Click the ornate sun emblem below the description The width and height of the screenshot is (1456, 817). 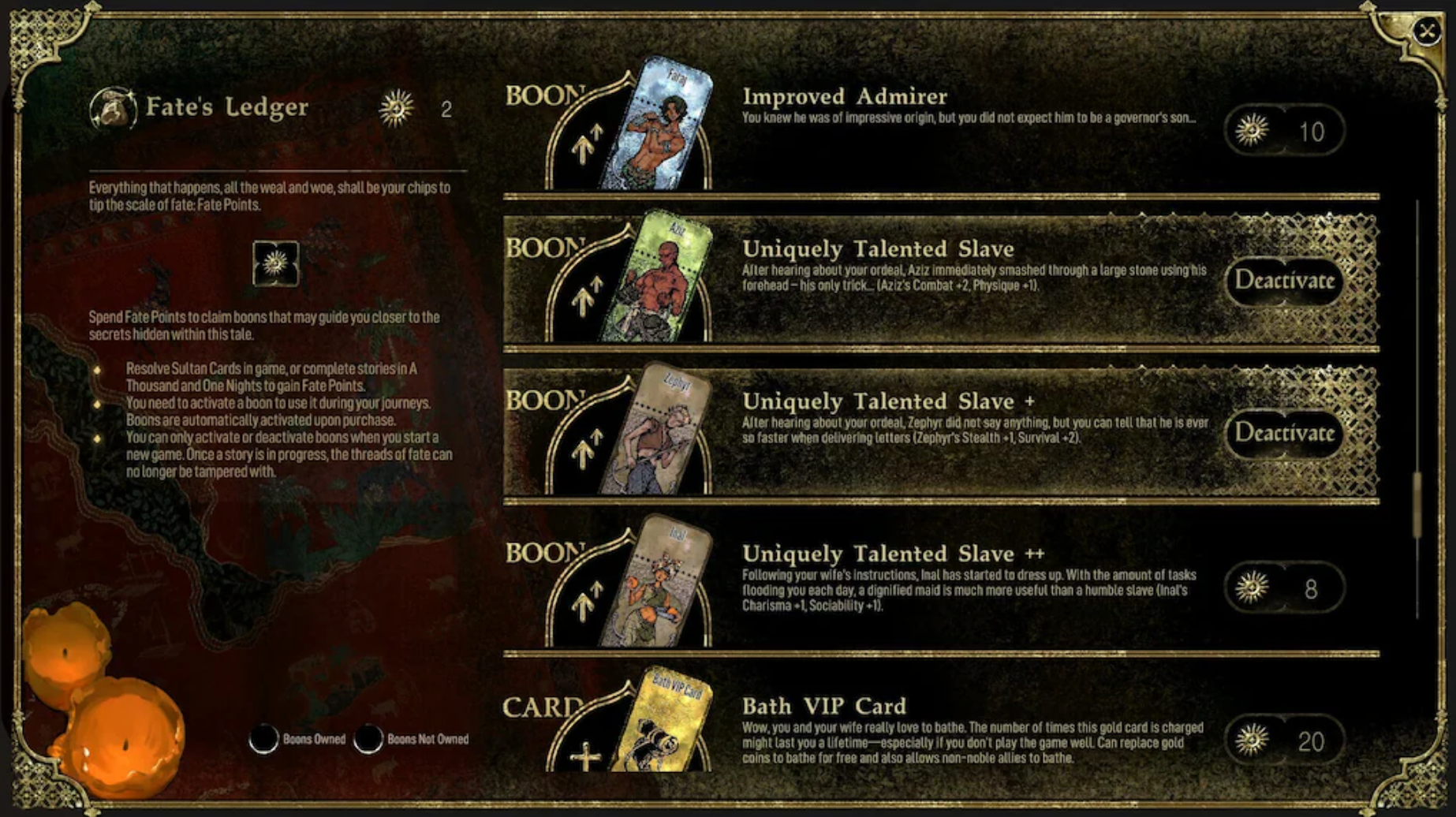pyautogui.click(x=276, y=263)
